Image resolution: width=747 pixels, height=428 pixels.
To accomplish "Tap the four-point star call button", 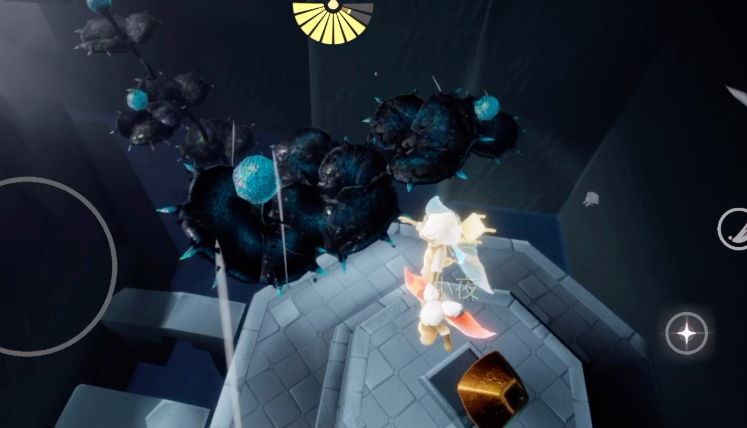I will (x=687, y=333).
